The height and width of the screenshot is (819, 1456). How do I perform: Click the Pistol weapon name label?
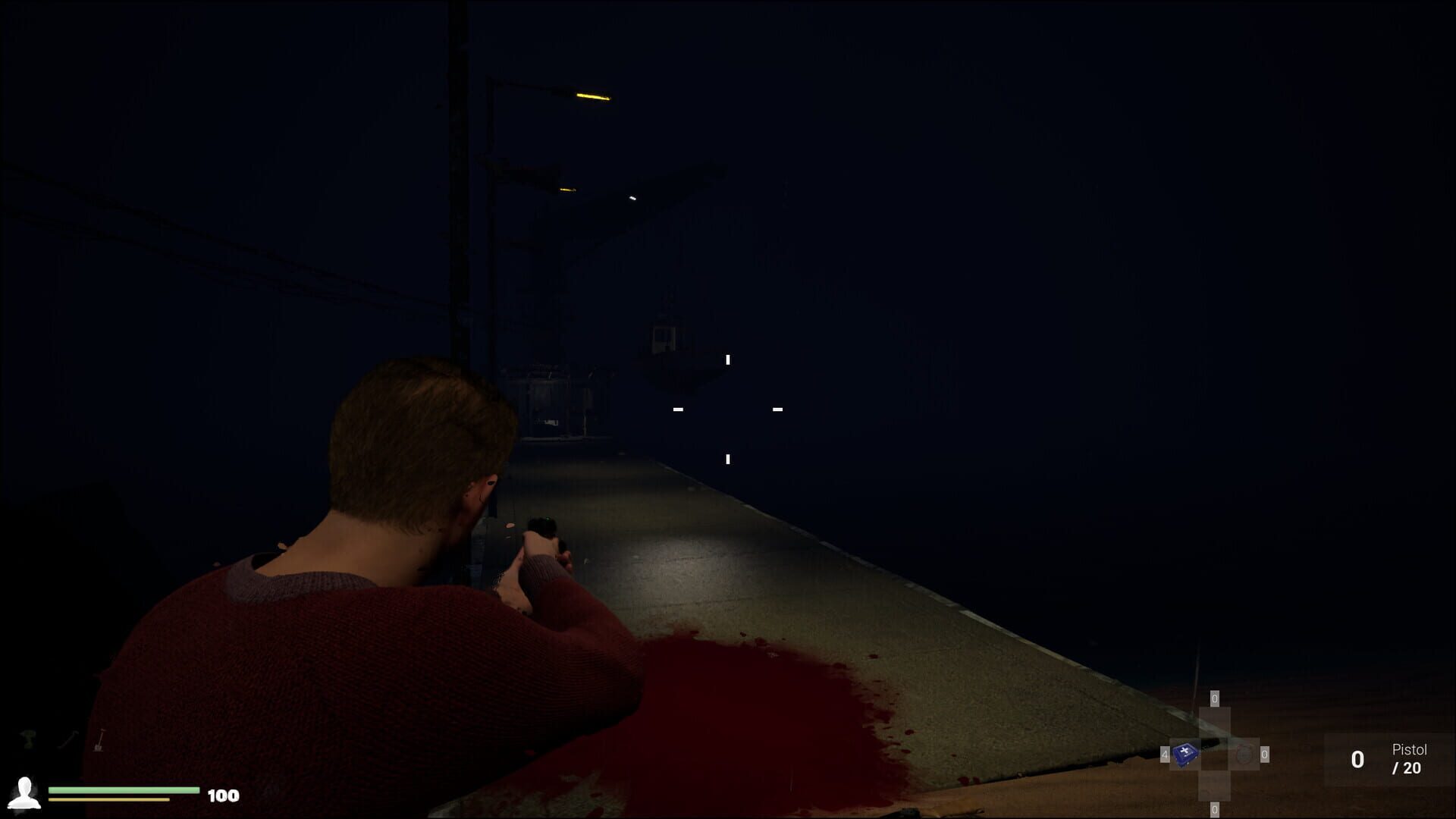pos(1409,749)
